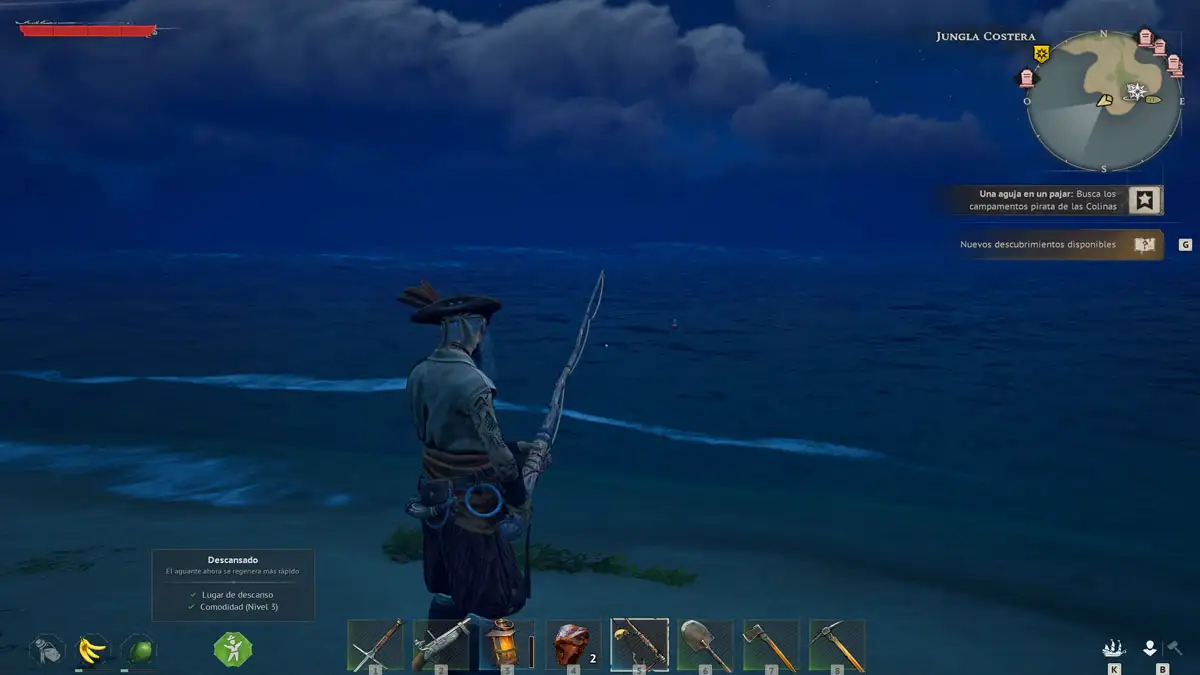
Task: Click the banana food buff icon
Action: coord(93,650)
